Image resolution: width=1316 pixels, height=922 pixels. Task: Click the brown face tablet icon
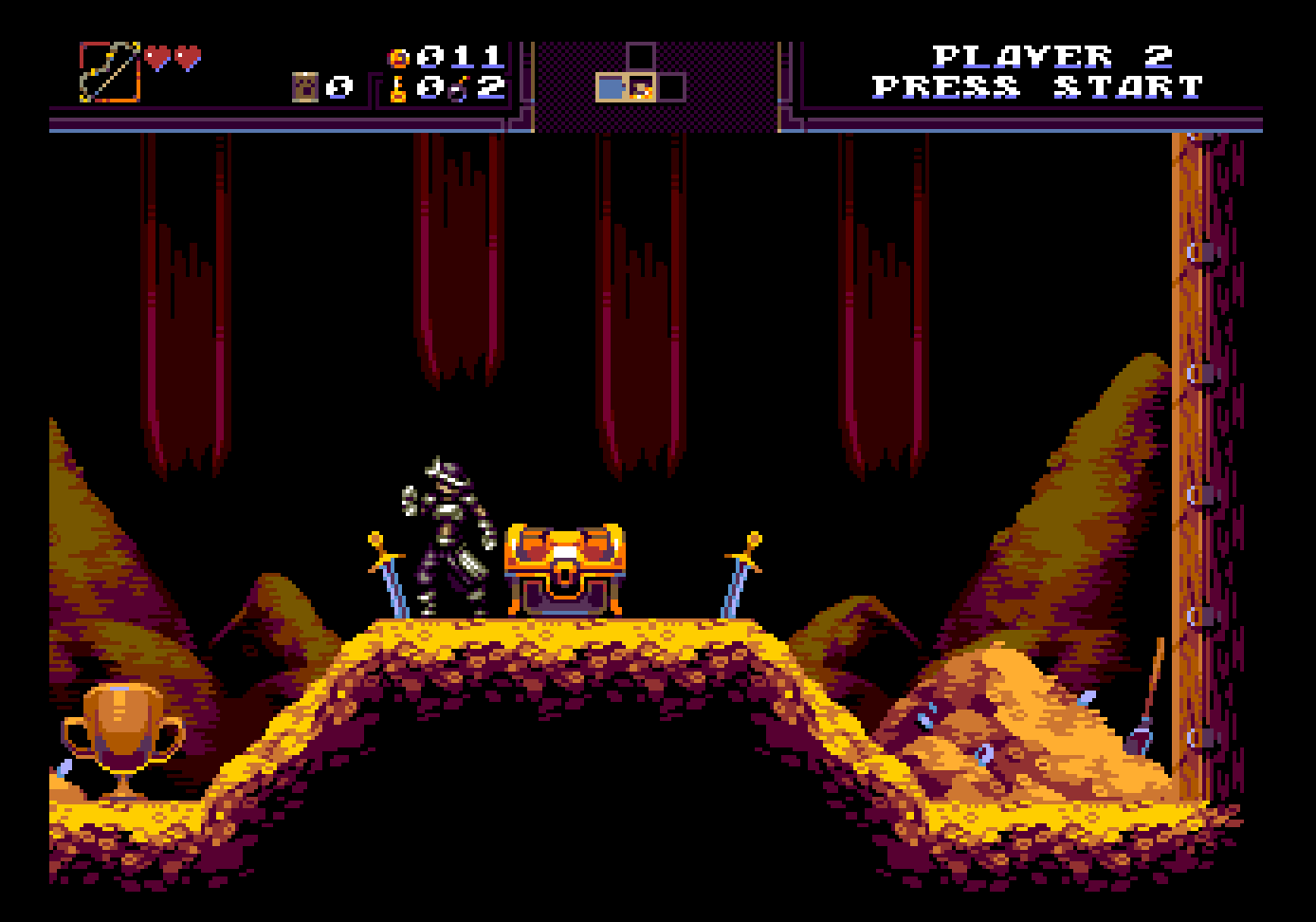[x=305, y=88]
